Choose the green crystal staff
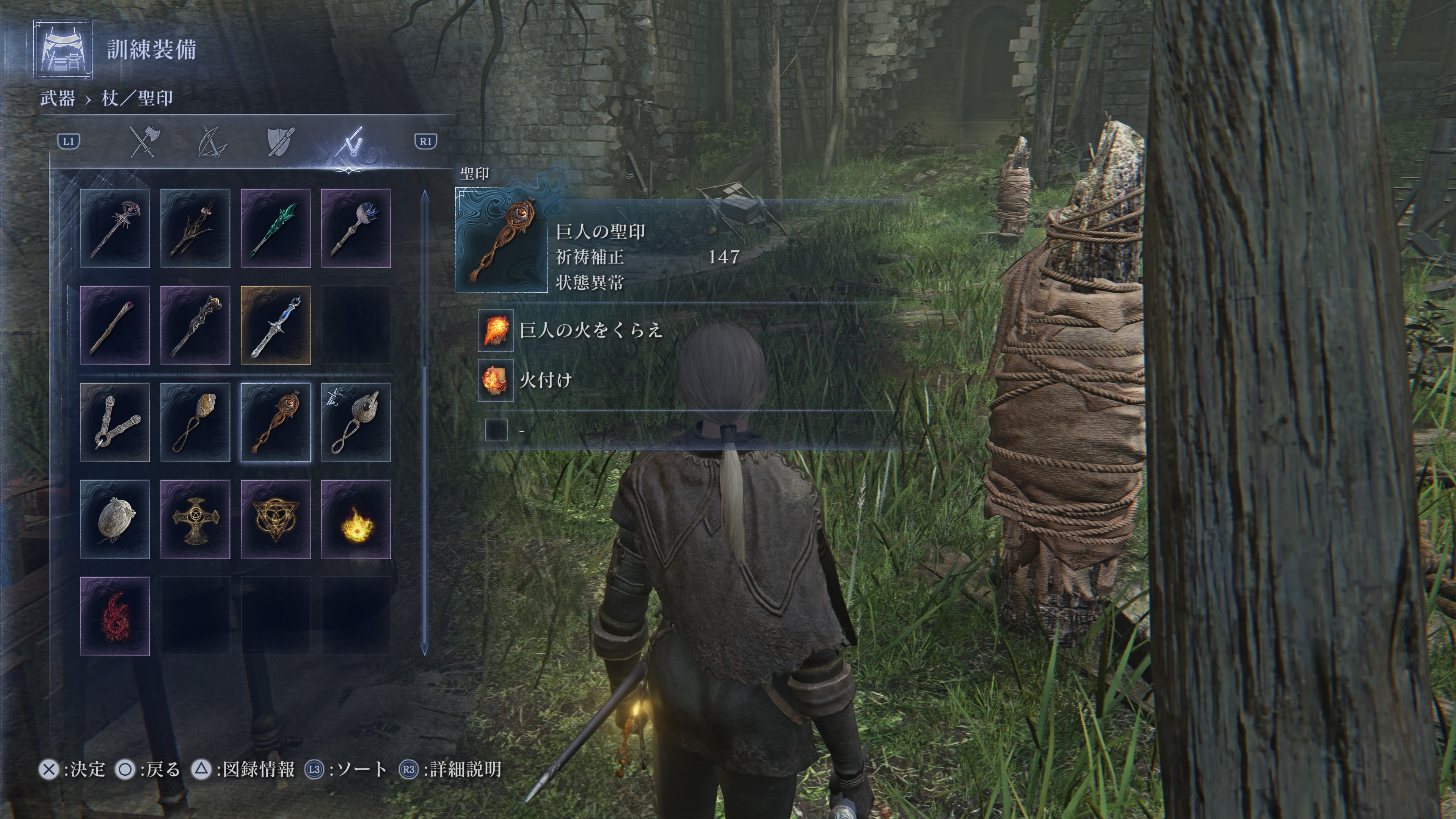Viewport: 1456px width, 819px height. 275,228
